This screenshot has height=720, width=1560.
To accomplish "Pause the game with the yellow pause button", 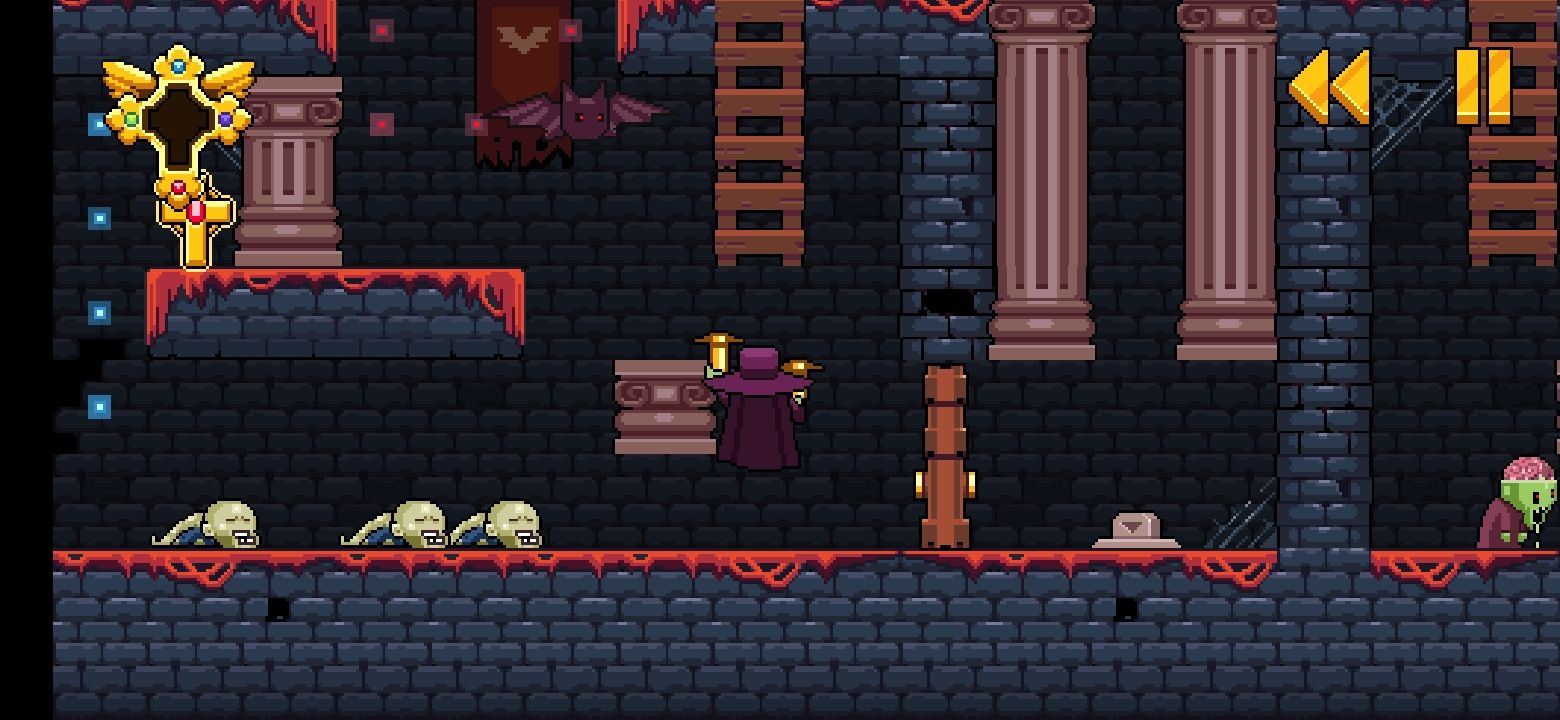I will [x=1482, y=87].
